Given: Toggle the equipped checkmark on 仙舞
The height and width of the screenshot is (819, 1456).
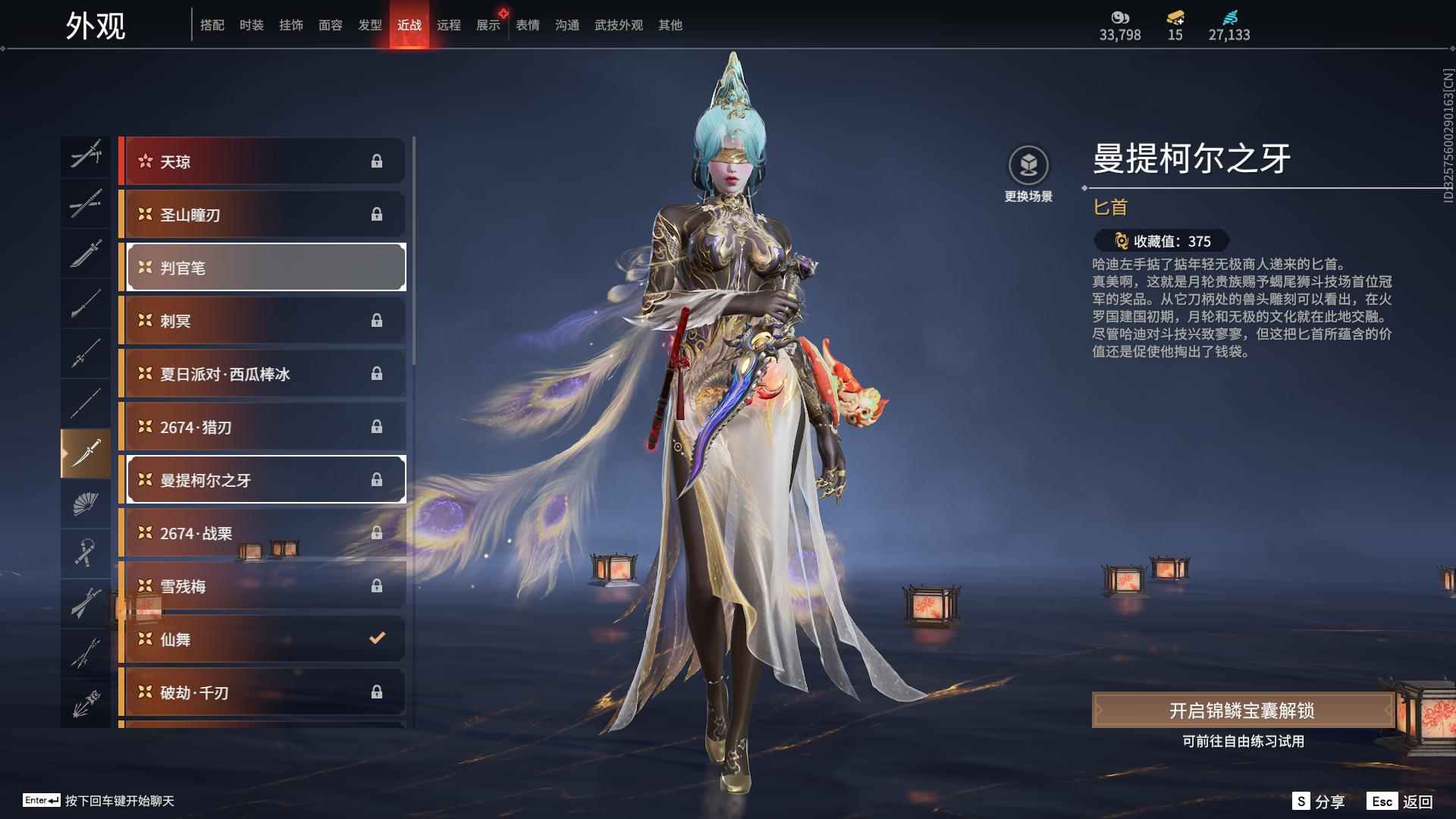Looking at the screenshot, I should point(377,639).
